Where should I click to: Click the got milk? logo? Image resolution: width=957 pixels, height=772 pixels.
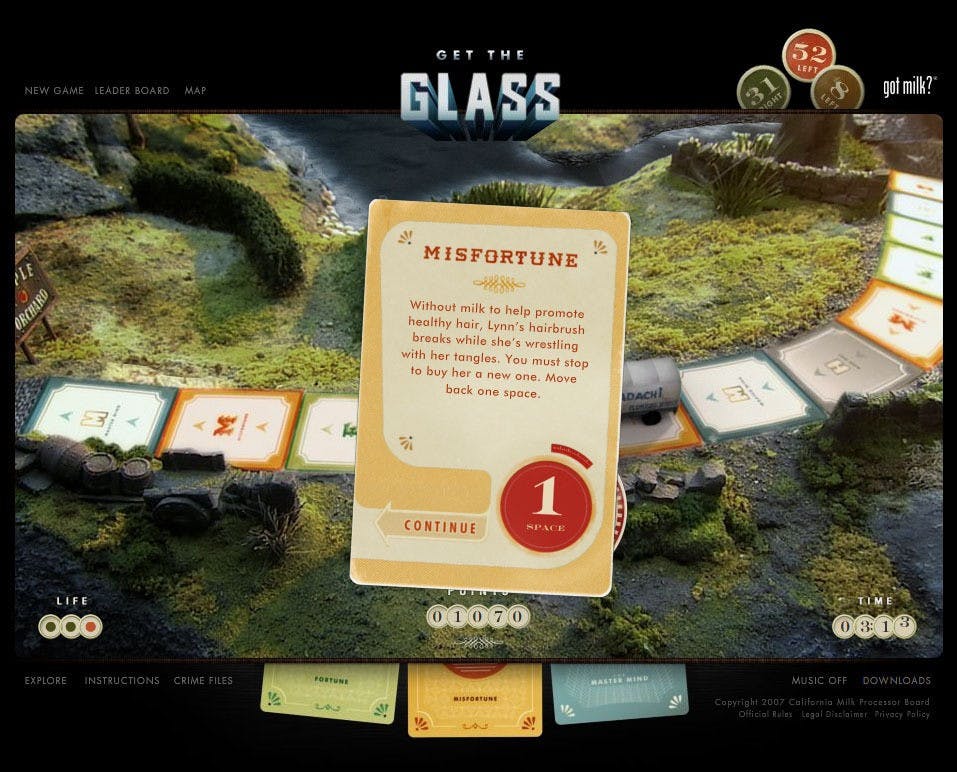click(x=908, y=87)
